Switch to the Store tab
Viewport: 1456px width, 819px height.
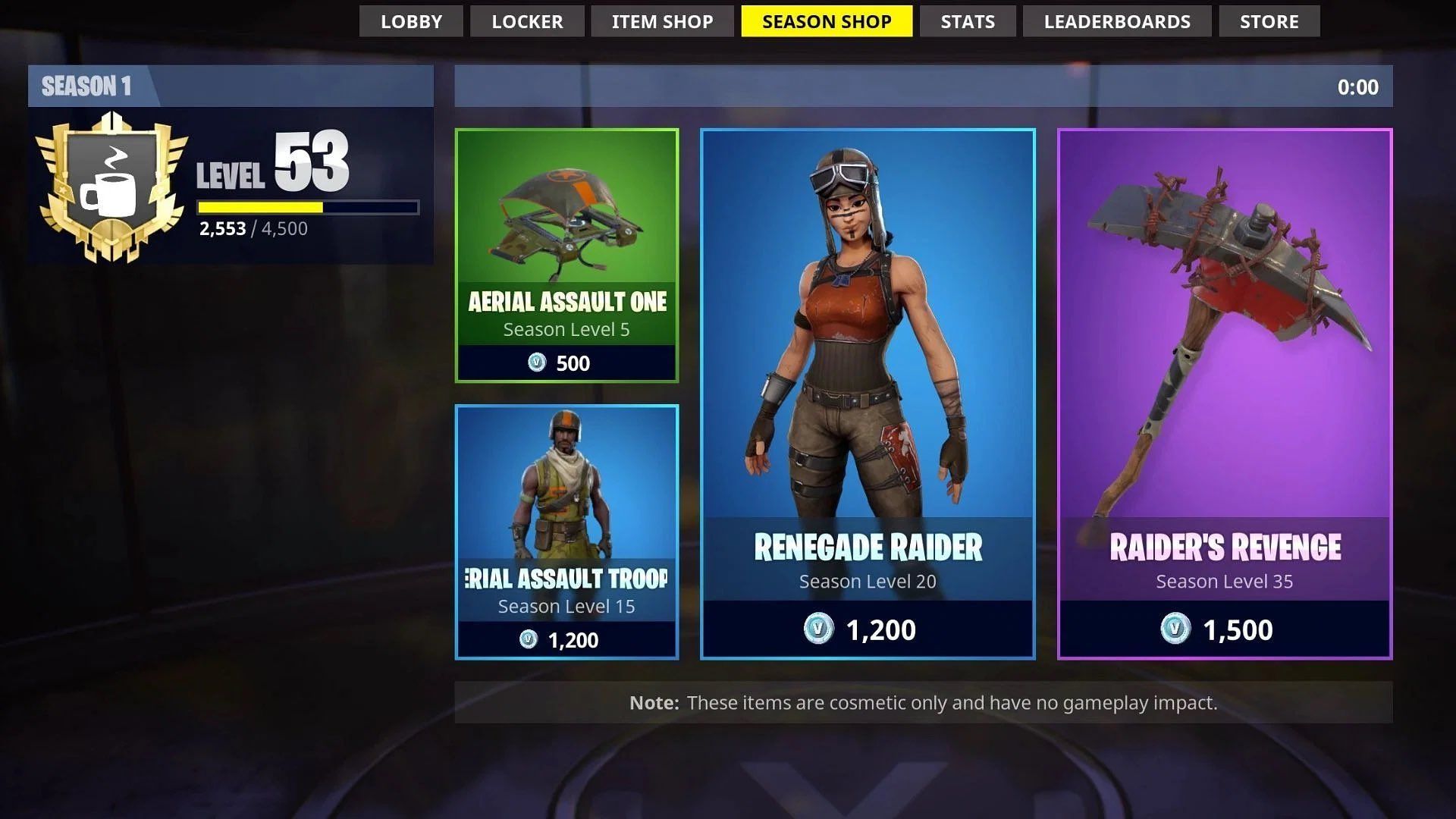click(x=1268, y=21)
